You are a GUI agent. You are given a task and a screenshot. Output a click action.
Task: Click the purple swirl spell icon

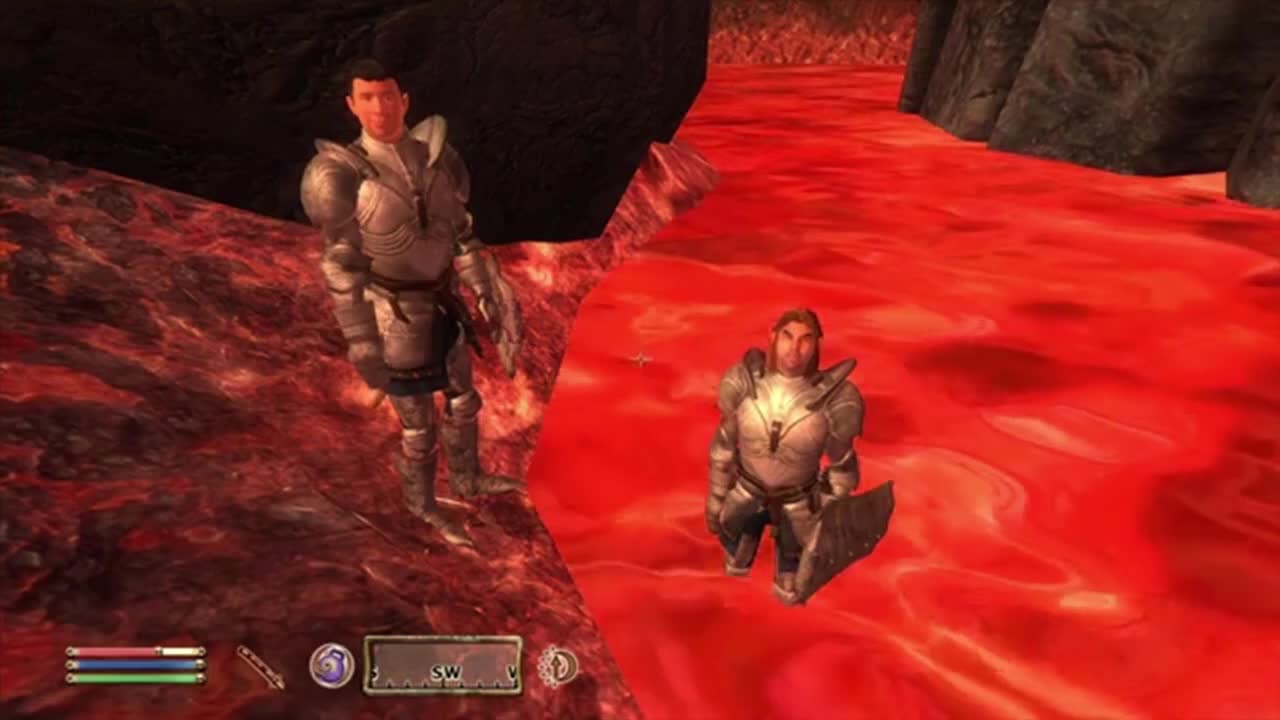331,665
